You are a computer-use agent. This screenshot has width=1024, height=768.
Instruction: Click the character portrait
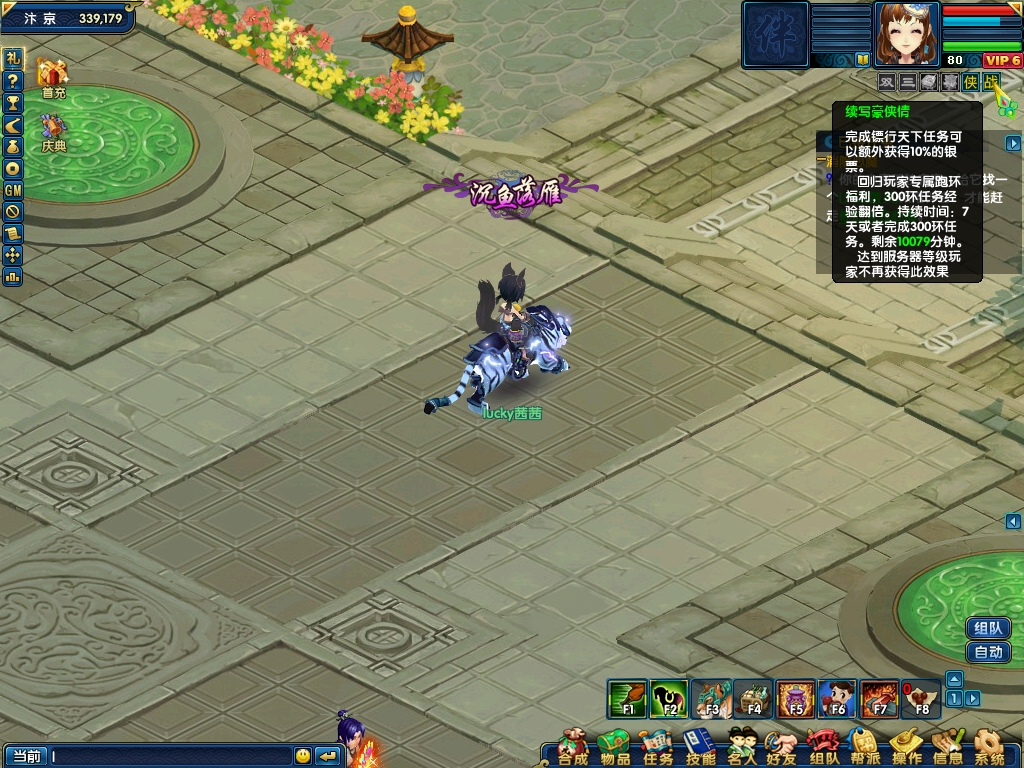pyautogui.click(x=907, y=33)
